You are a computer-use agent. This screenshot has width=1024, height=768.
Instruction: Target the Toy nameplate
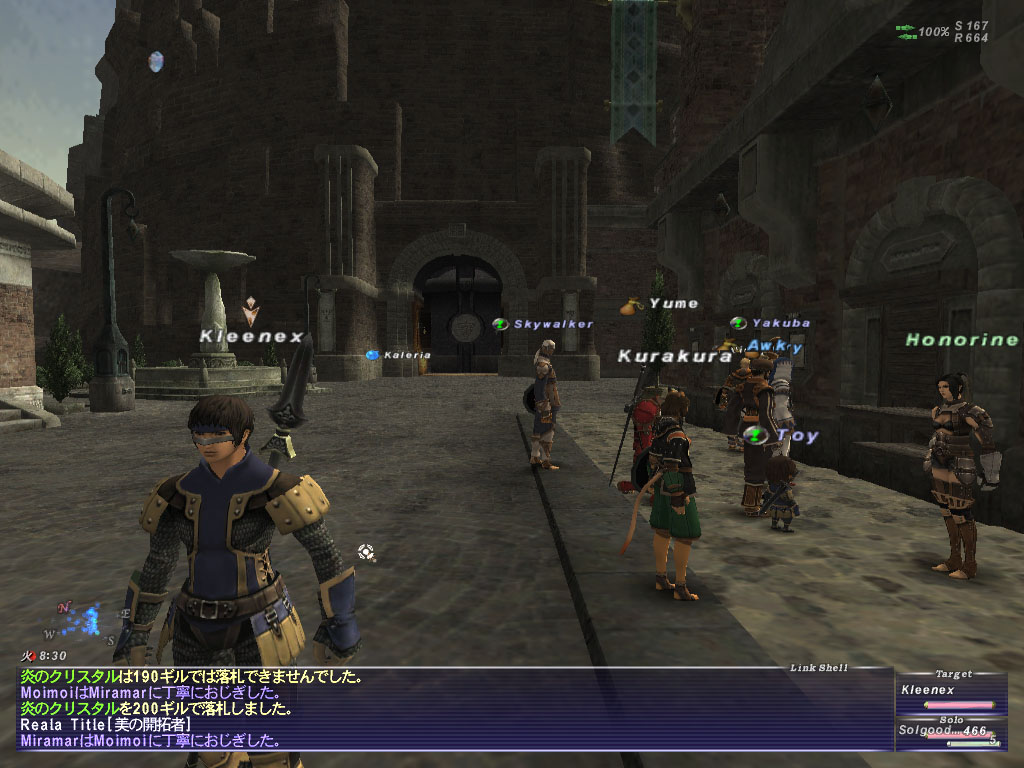tap(797, 436)
